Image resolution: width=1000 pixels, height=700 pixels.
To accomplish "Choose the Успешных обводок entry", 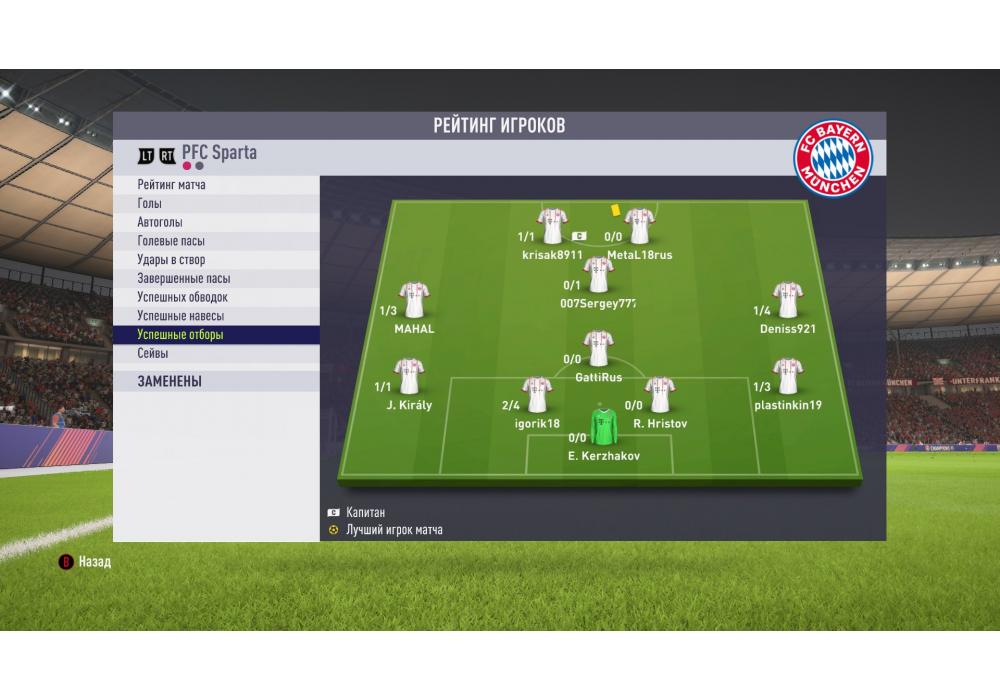I will click(183, 298).
